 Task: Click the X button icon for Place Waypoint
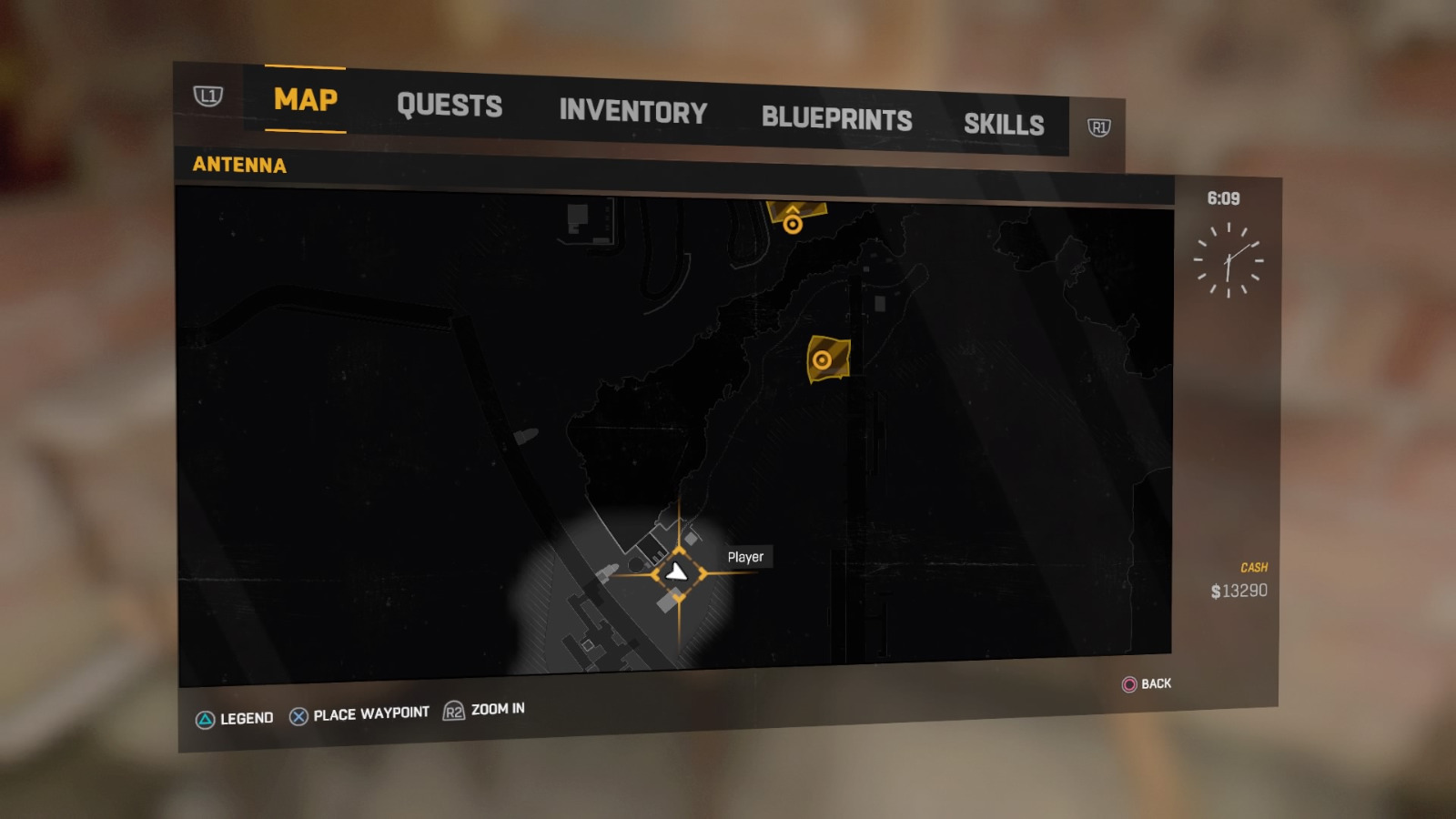coord(298,715)
